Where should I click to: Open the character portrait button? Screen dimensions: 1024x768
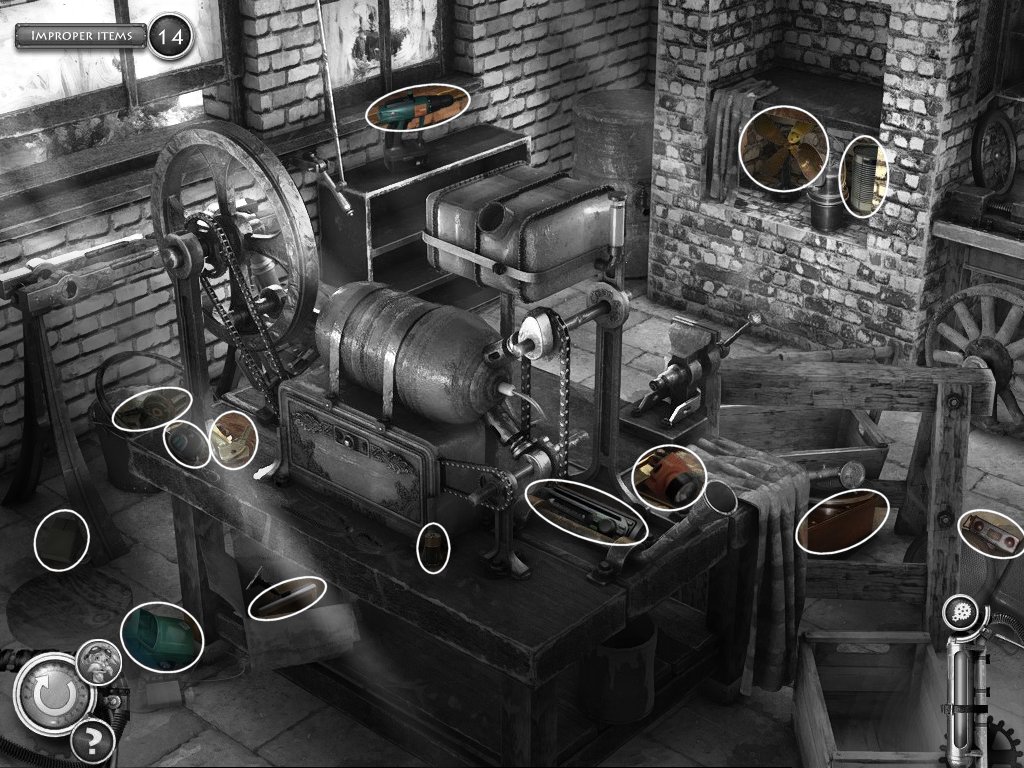[99, 662]
